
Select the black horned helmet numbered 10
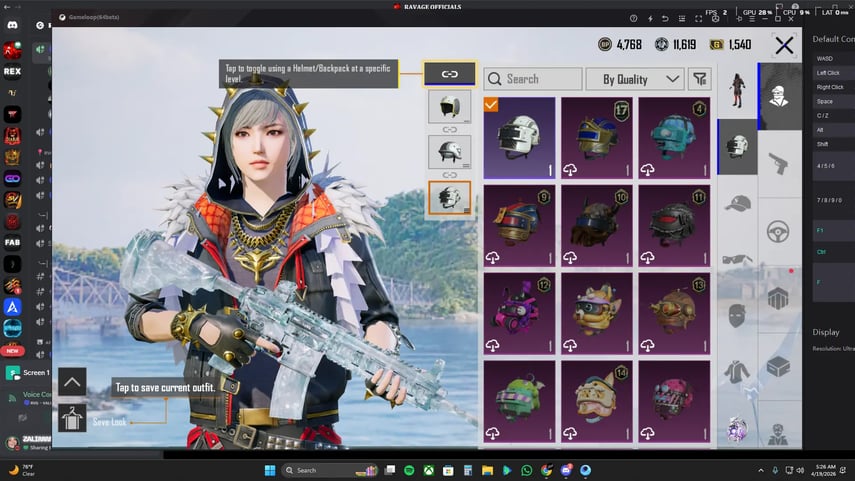tap(597, 224)
